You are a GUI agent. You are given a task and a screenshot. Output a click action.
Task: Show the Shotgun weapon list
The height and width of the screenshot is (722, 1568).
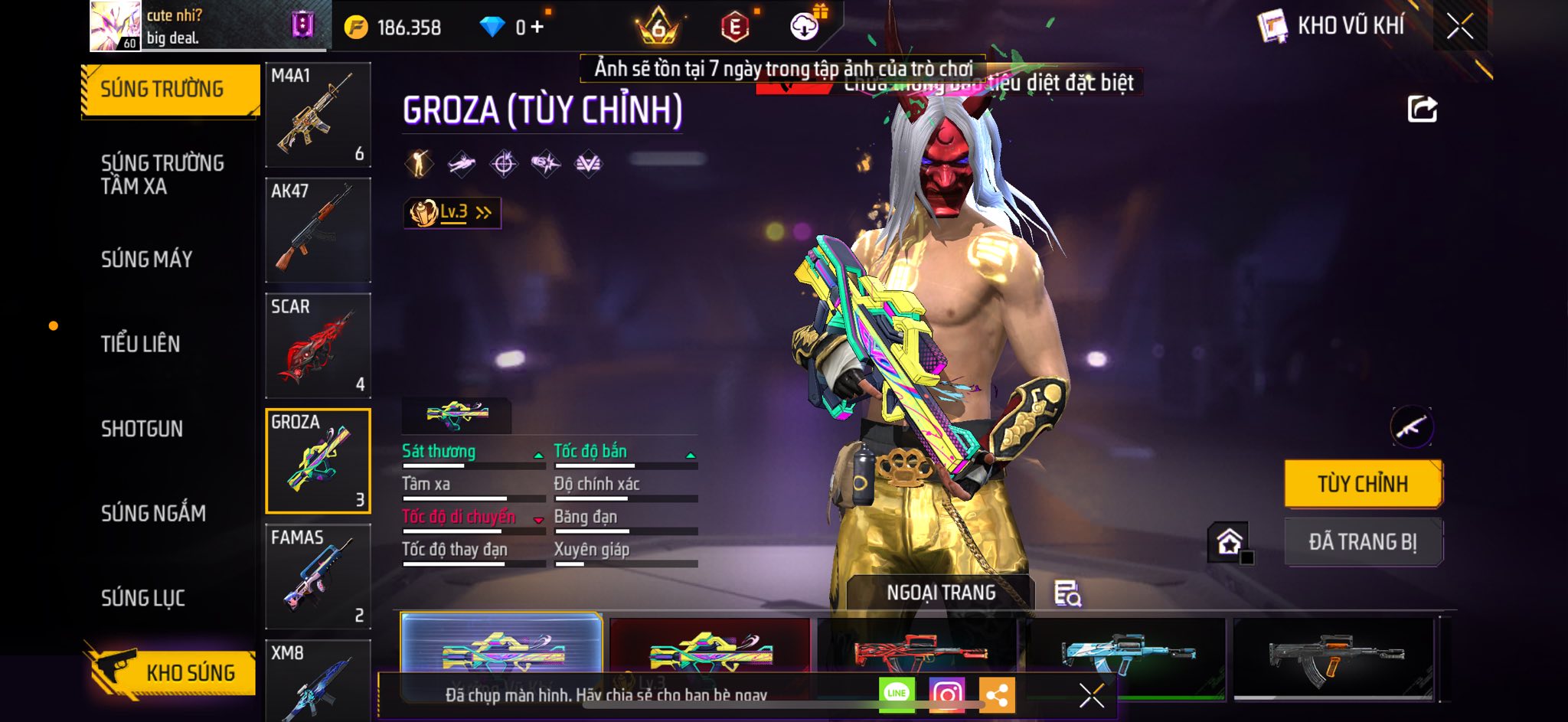click(x=142, y=429)
